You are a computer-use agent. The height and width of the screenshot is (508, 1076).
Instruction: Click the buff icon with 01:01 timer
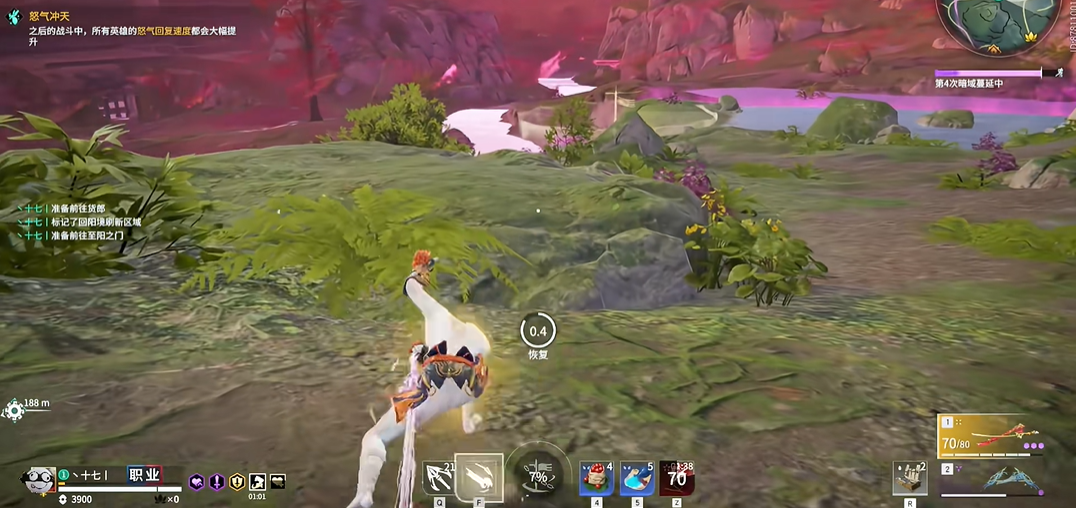pyautogui.click(x=257, y=482)
